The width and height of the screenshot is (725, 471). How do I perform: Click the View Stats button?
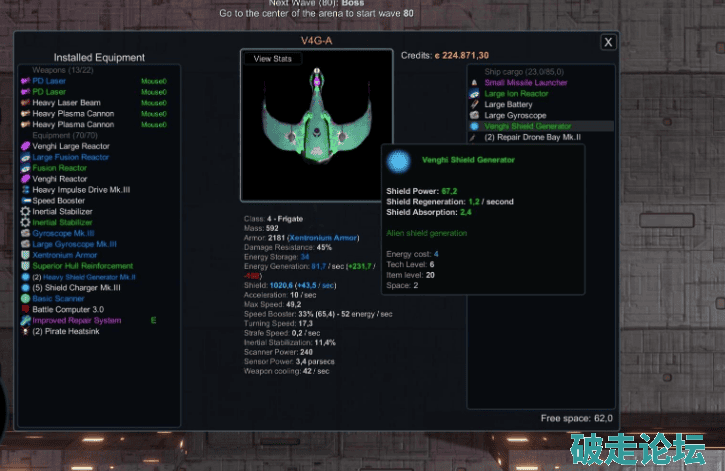tap(273, 59)
